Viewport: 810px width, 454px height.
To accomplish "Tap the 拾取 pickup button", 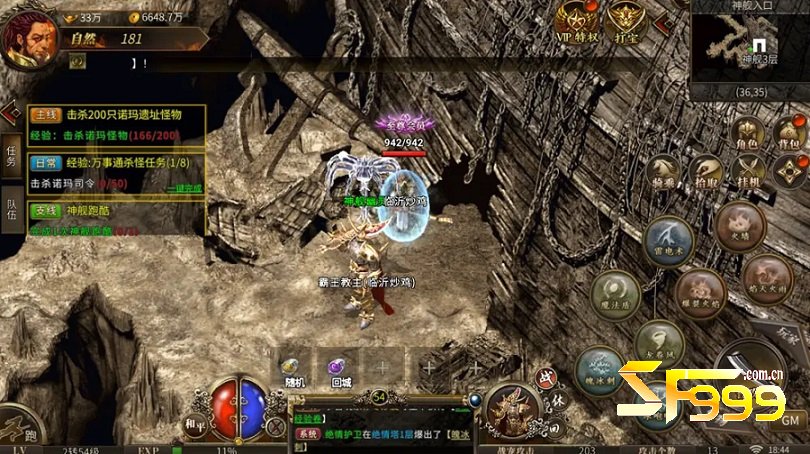I will [x=706, y=172].
